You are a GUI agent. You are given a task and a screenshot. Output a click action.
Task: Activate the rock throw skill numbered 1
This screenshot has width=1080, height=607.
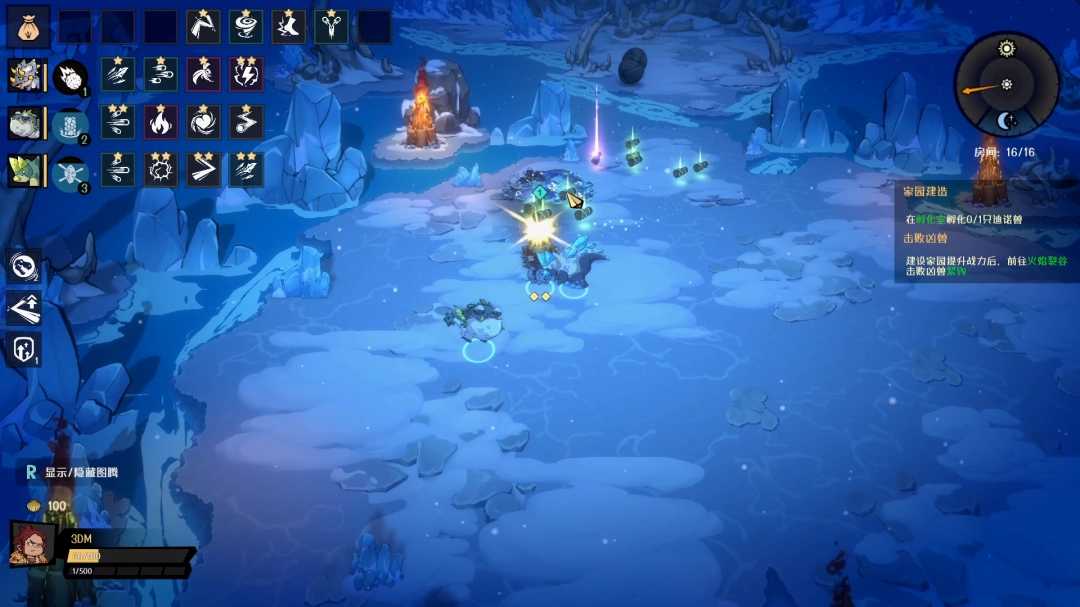[70, 76]
